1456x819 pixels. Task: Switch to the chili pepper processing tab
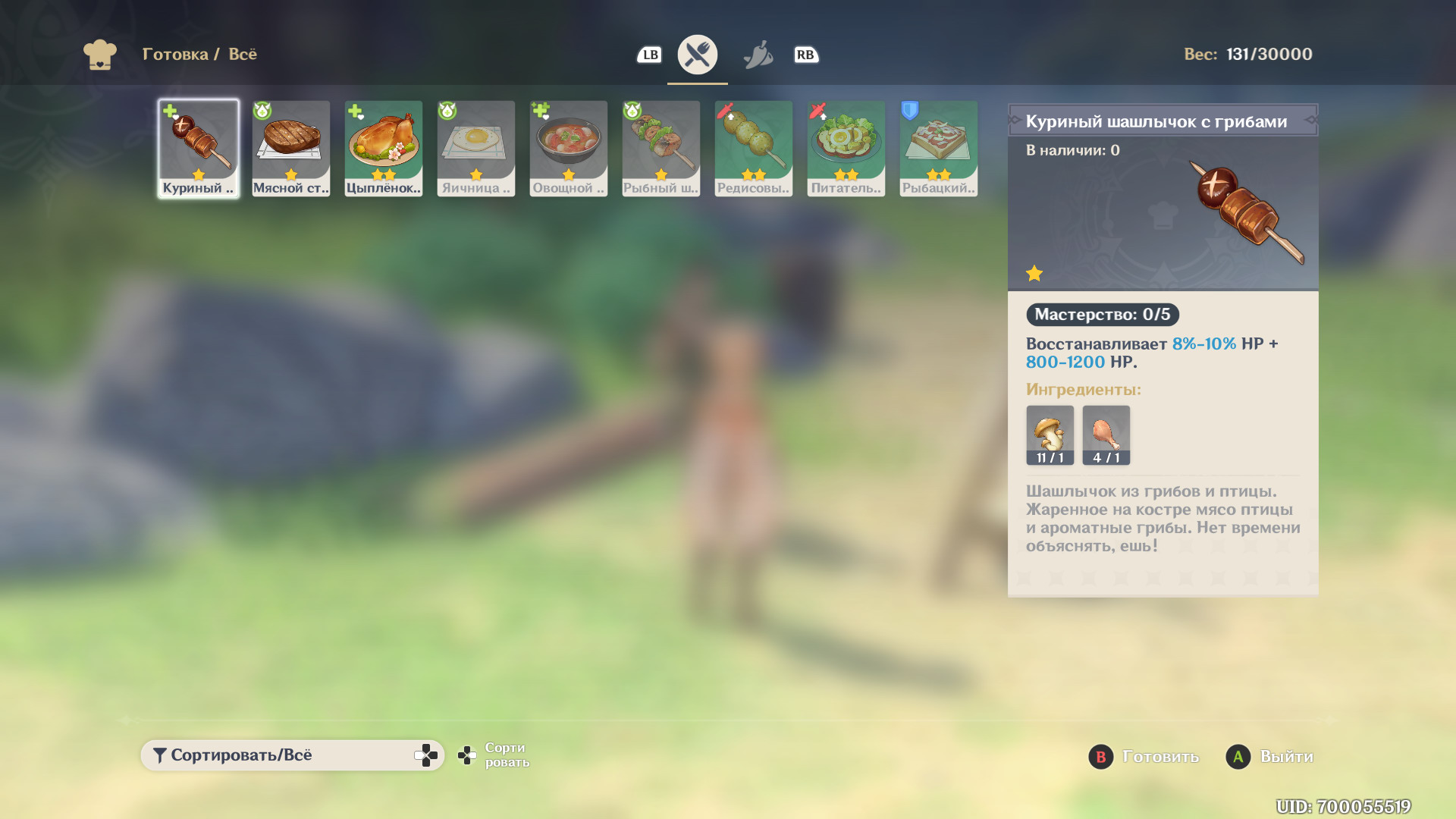(x=758, y=55)
